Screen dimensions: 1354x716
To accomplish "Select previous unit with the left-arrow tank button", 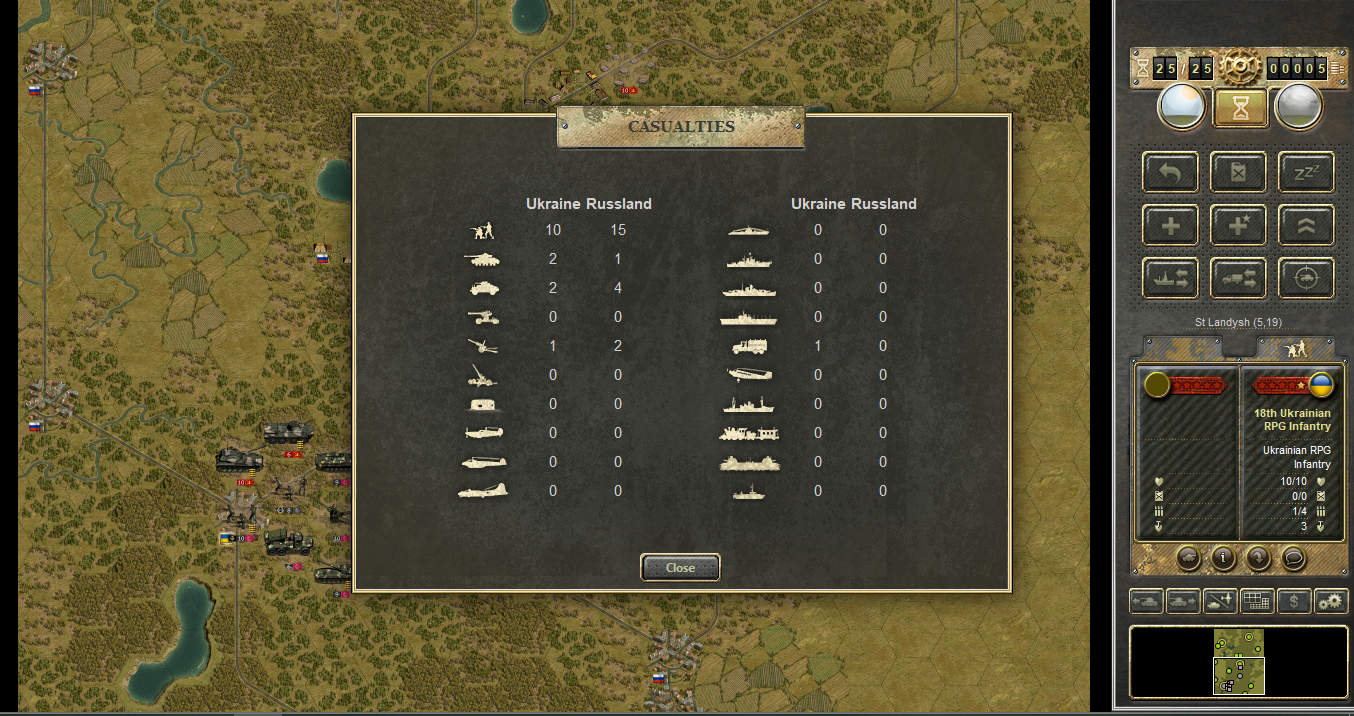I will [x=1146, y=601].
